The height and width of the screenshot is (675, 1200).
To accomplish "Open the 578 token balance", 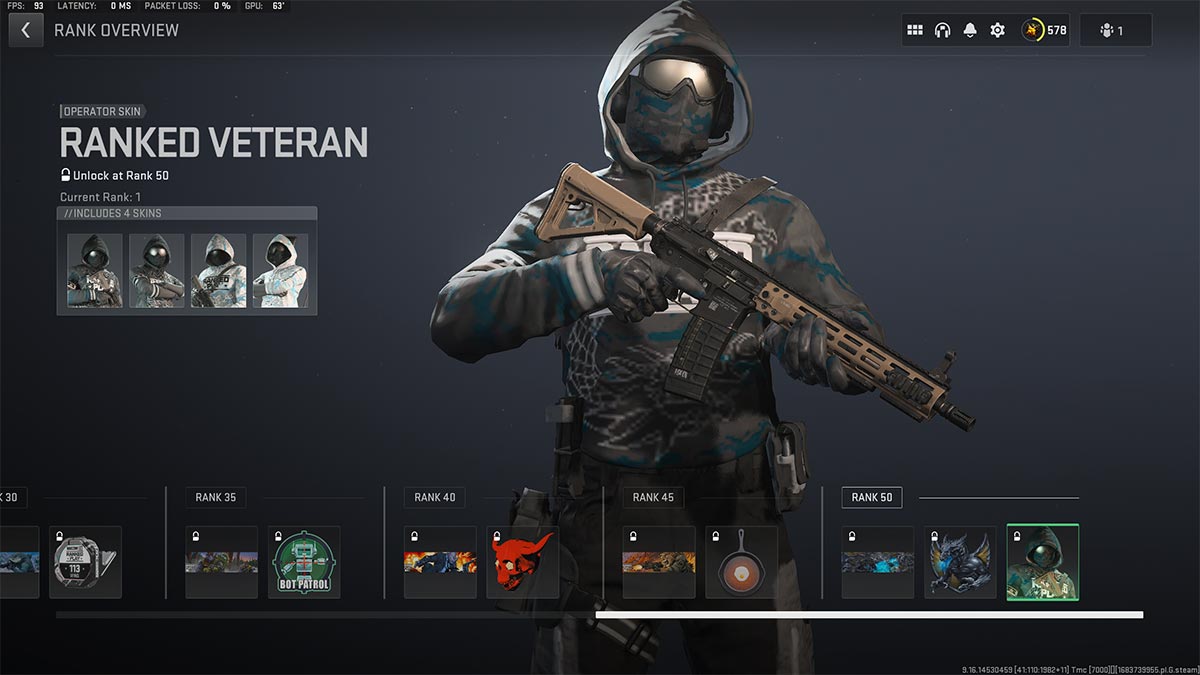I will pos(1045,30).
